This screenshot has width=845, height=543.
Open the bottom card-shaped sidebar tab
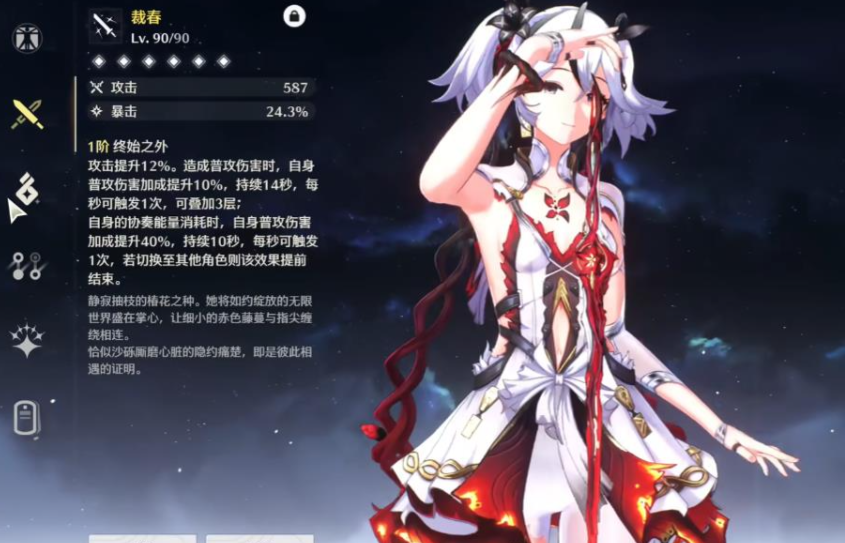(x=26, y=417)
